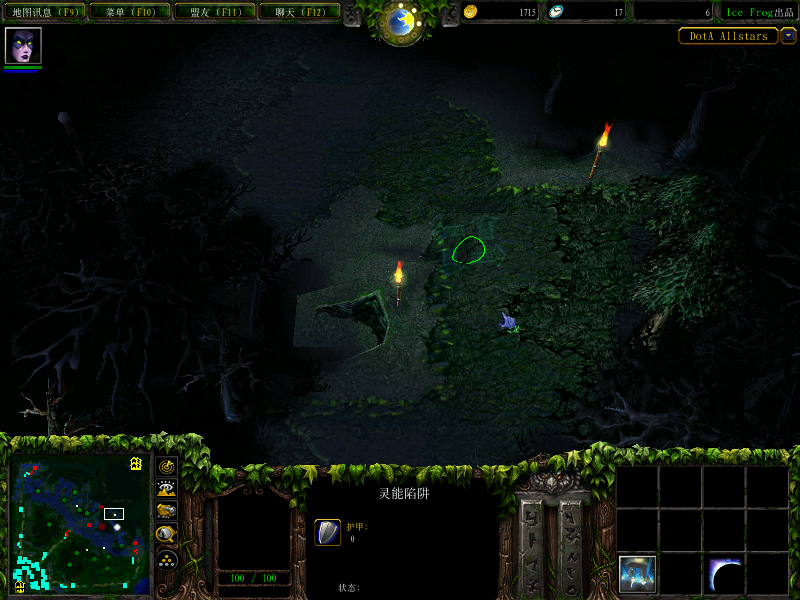Activate the glowing trap ability icon
This screenshot has width=800, height=600.
tap(637, 573)
